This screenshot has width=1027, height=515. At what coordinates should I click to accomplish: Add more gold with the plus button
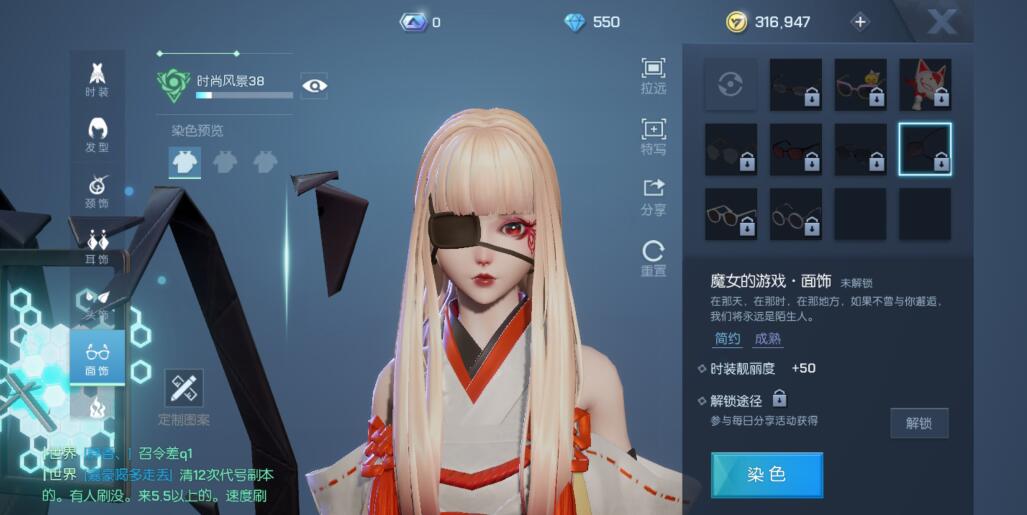[x=860, y=22]
